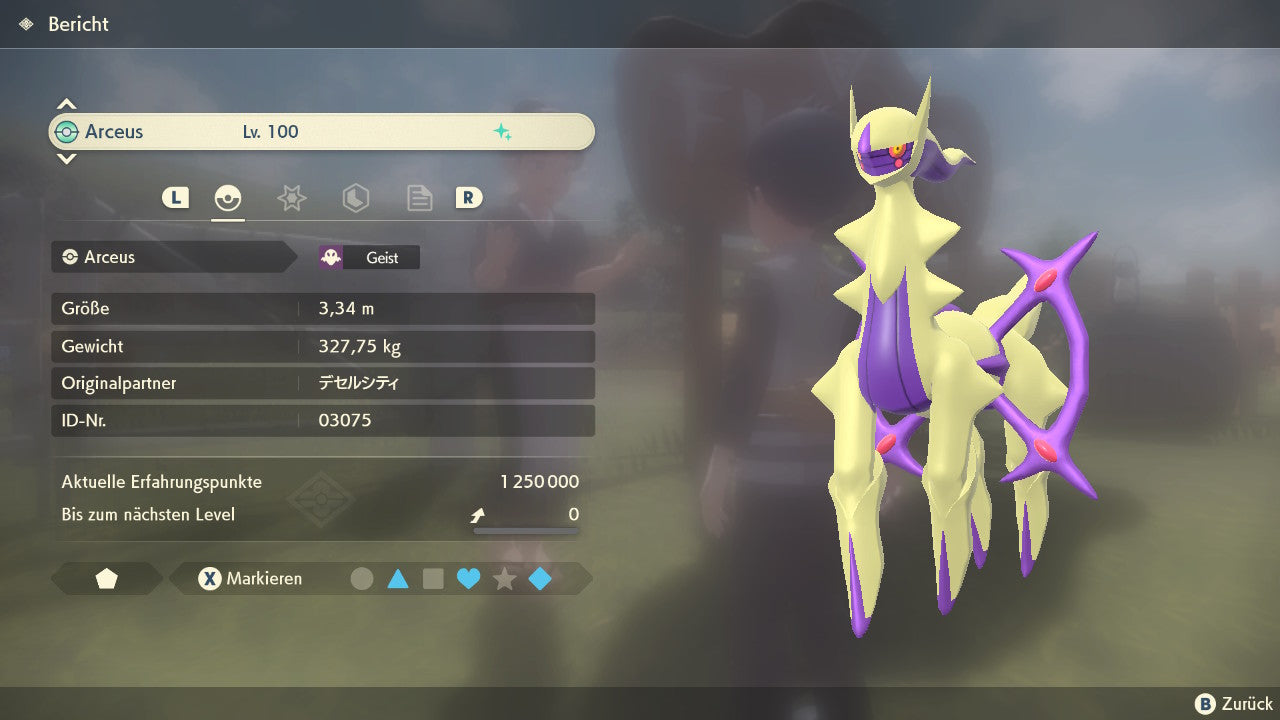Toggle the gray star marking
This screenshot has height=720, width=1280.
pos(504,578)
